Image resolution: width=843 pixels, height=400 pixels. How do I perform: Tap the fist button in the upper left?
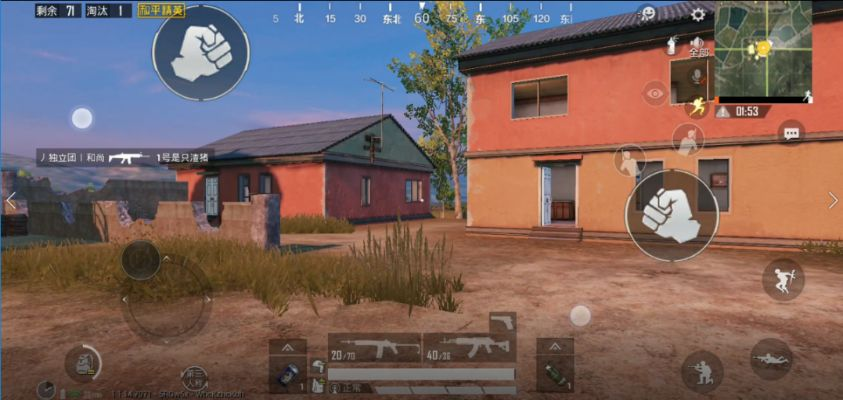click(x=200, y=52)
